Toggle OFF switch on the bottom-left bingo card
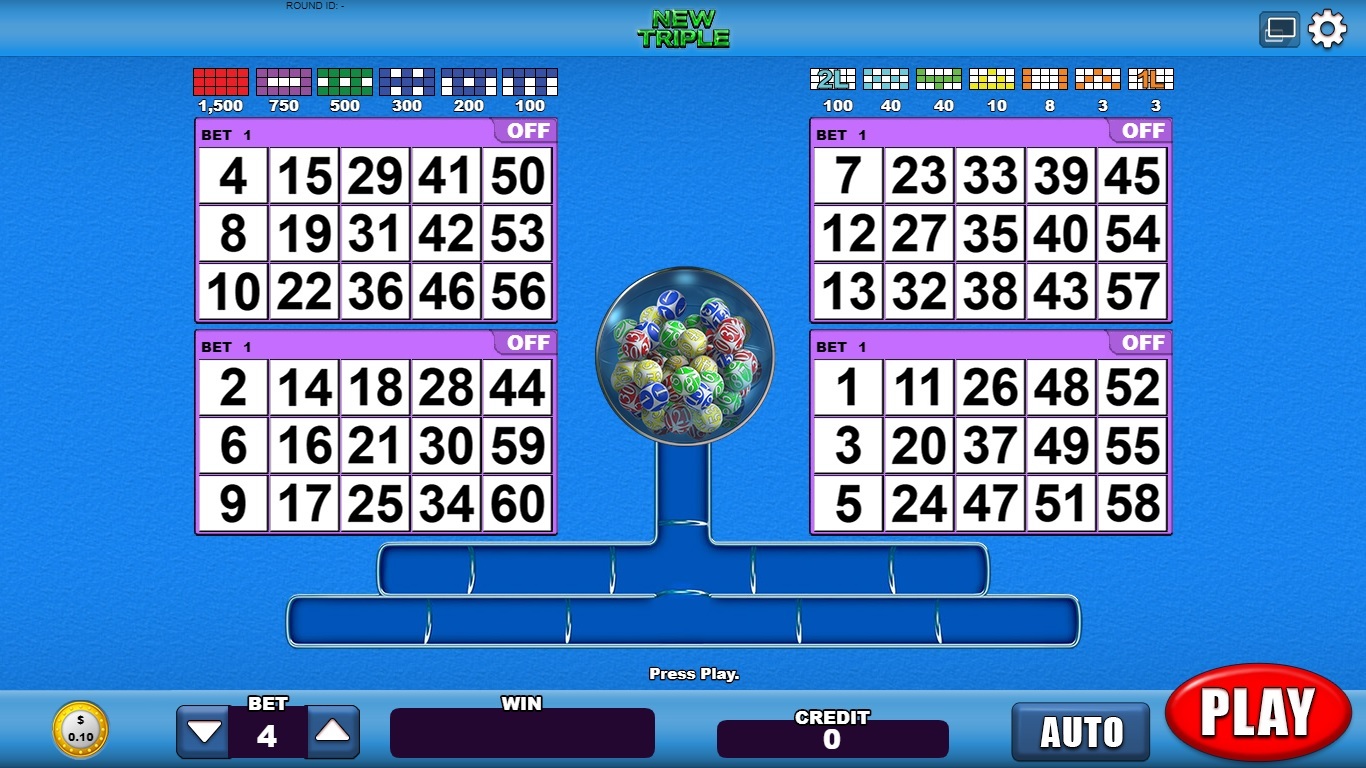Viewport: 1366px width, 768px height. (528, 343)
